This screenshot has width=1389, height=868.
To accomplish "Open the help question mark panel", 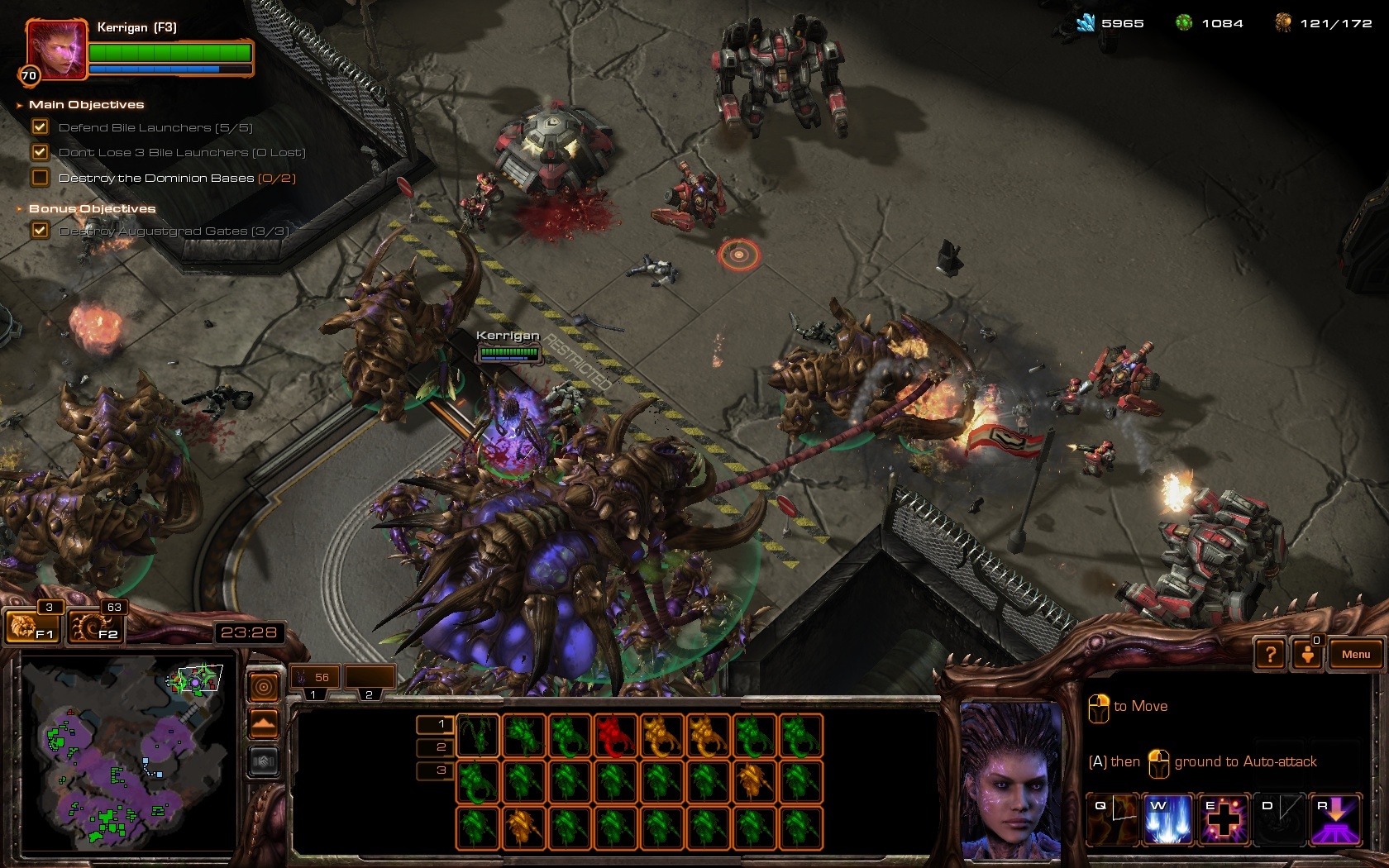I will coord(1271,655).
